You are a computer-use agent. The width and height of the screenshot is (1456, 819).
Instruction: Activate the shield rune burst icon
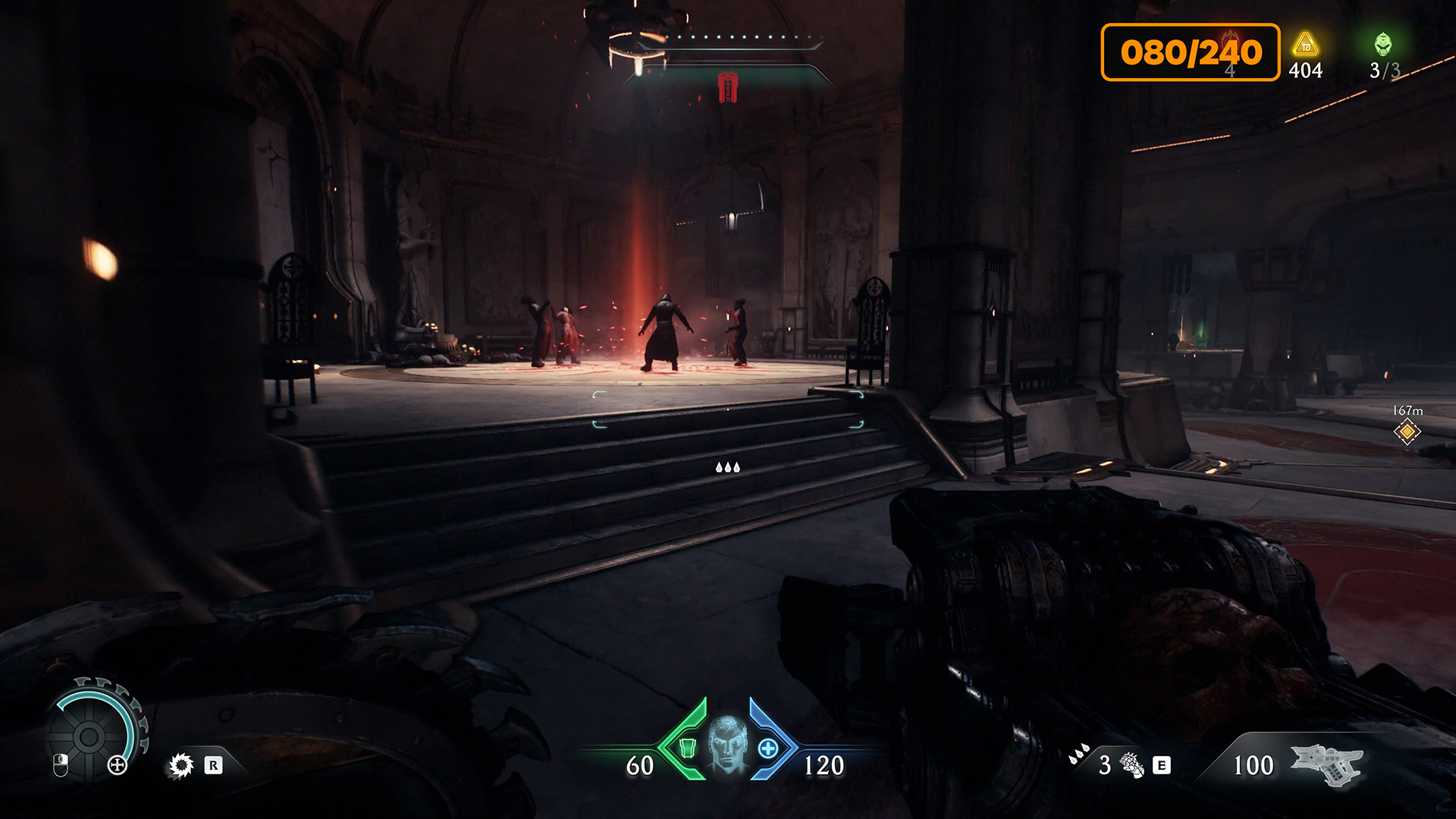181,765
